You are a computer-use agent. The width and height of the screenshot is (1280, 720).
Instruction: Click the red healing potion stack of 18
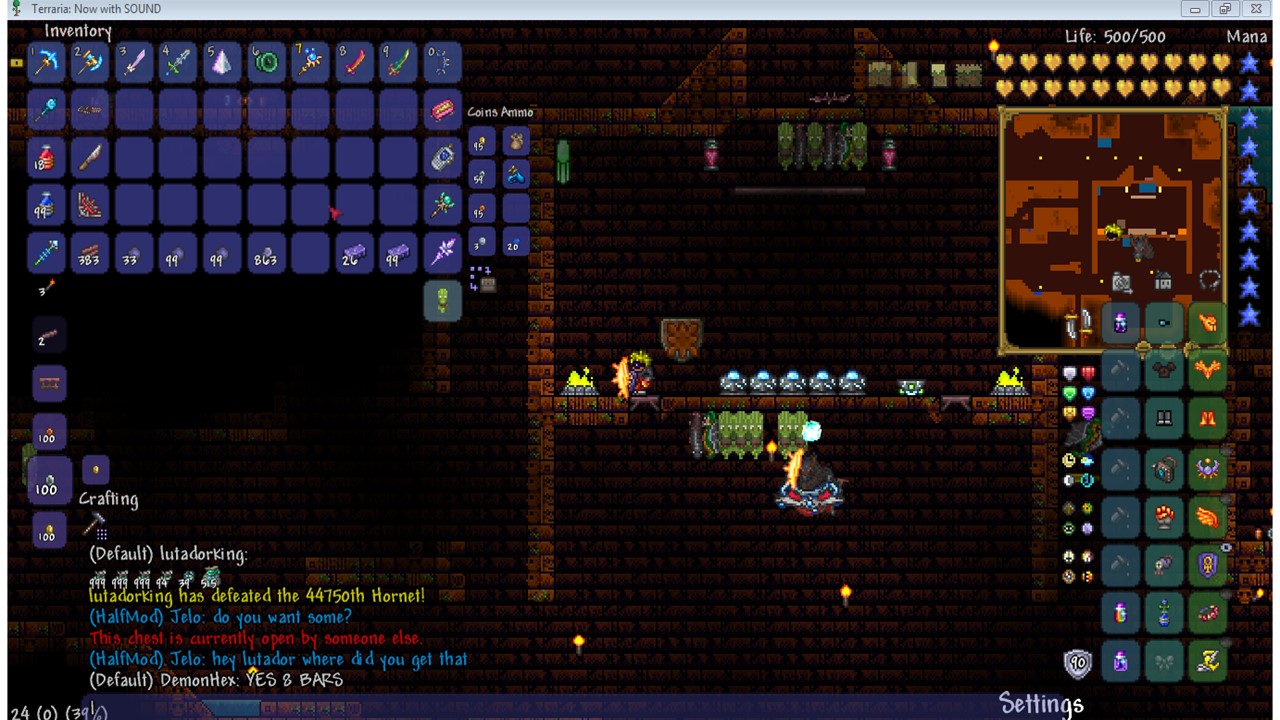(46, 158)
